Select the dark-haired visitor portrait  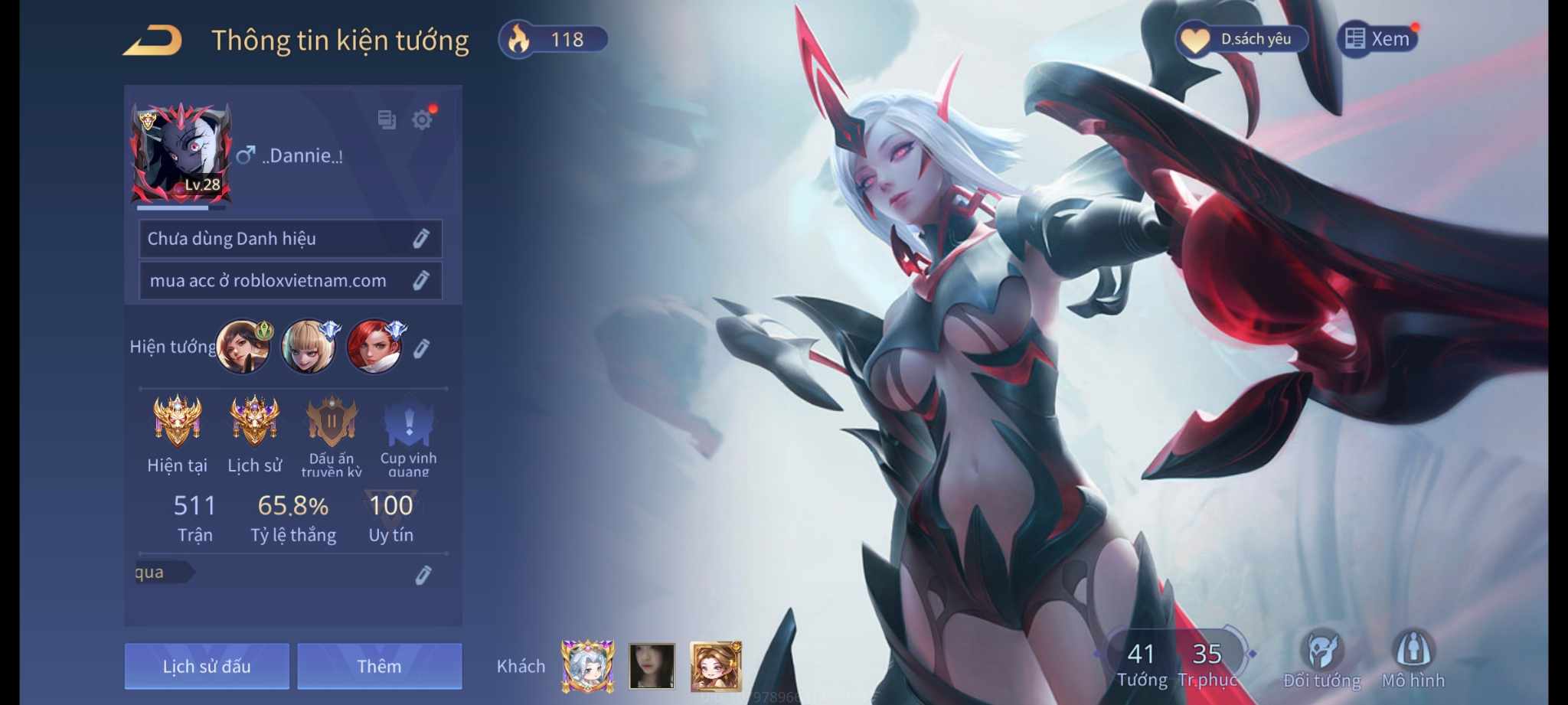652,665
